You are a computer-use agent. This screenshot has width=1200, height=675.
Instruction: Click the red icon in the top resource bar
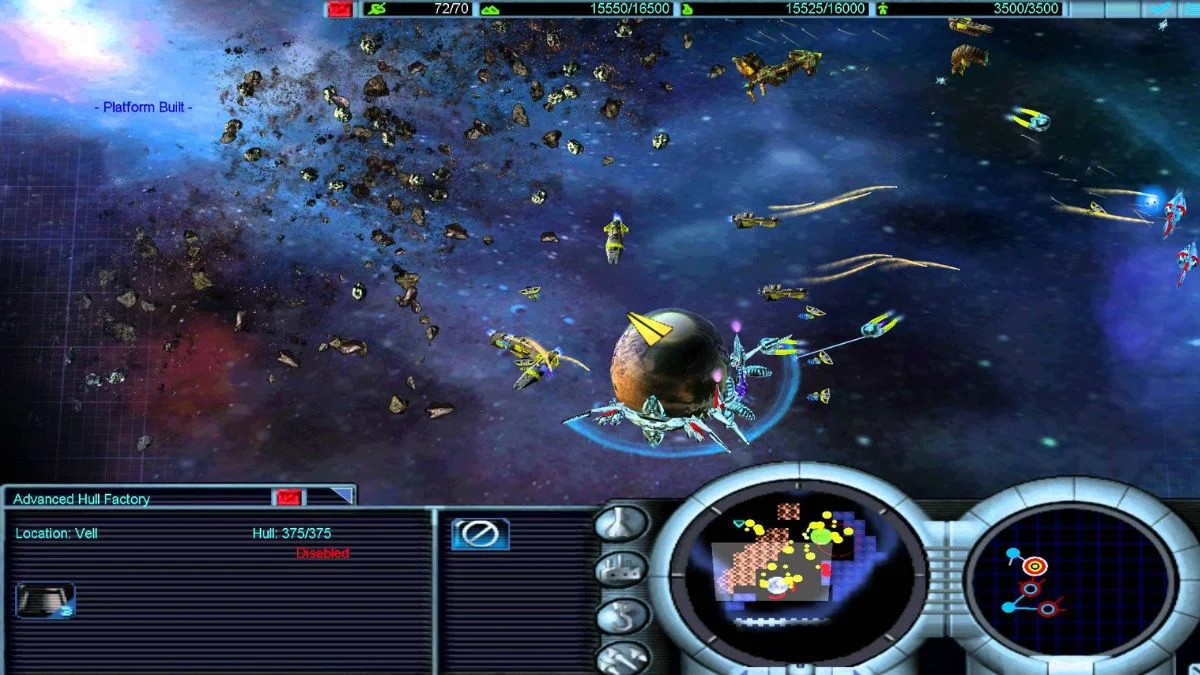(x=340, y=9)
